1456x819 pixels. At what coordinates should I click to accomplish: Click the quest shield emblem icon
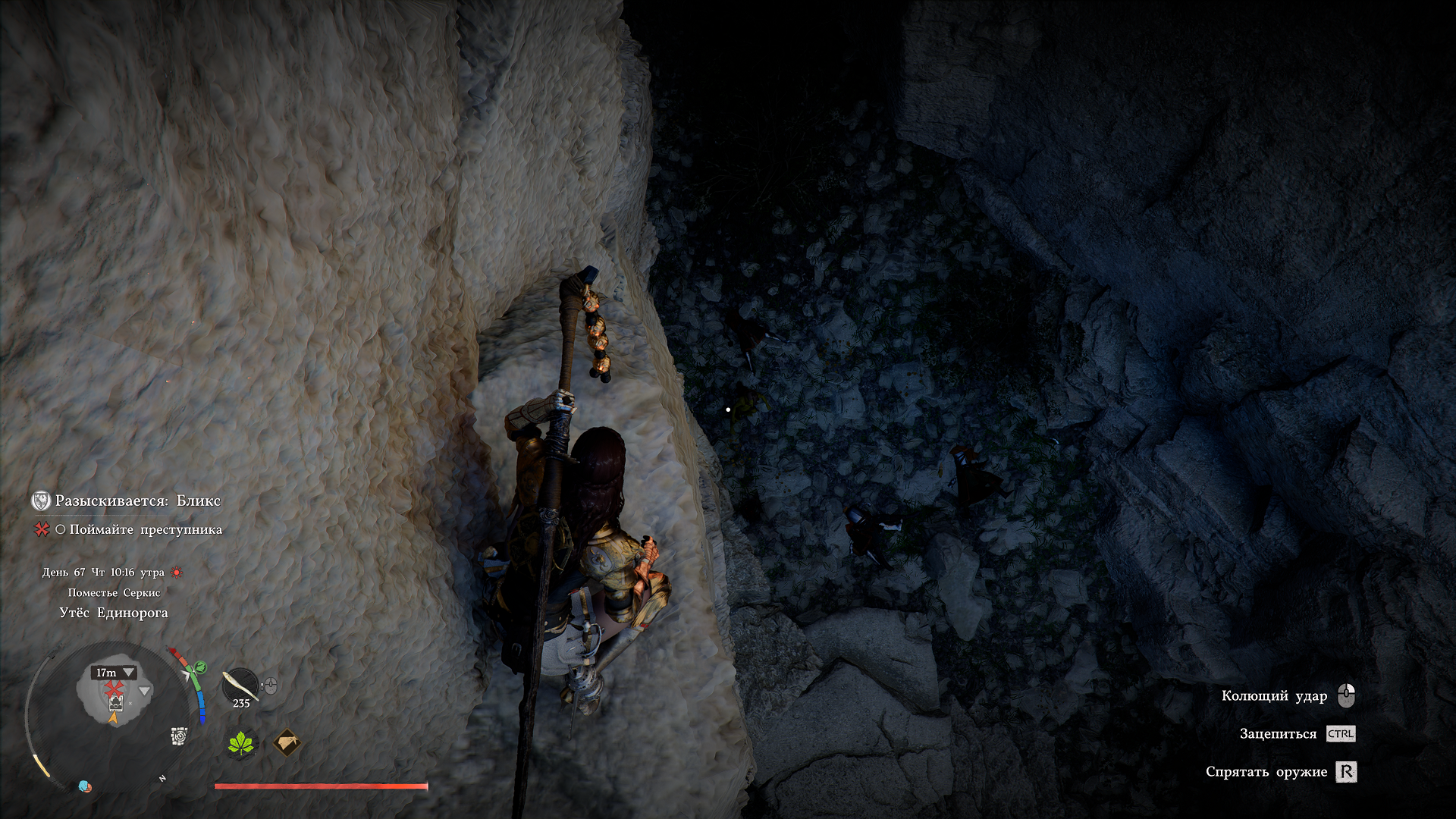41,500
